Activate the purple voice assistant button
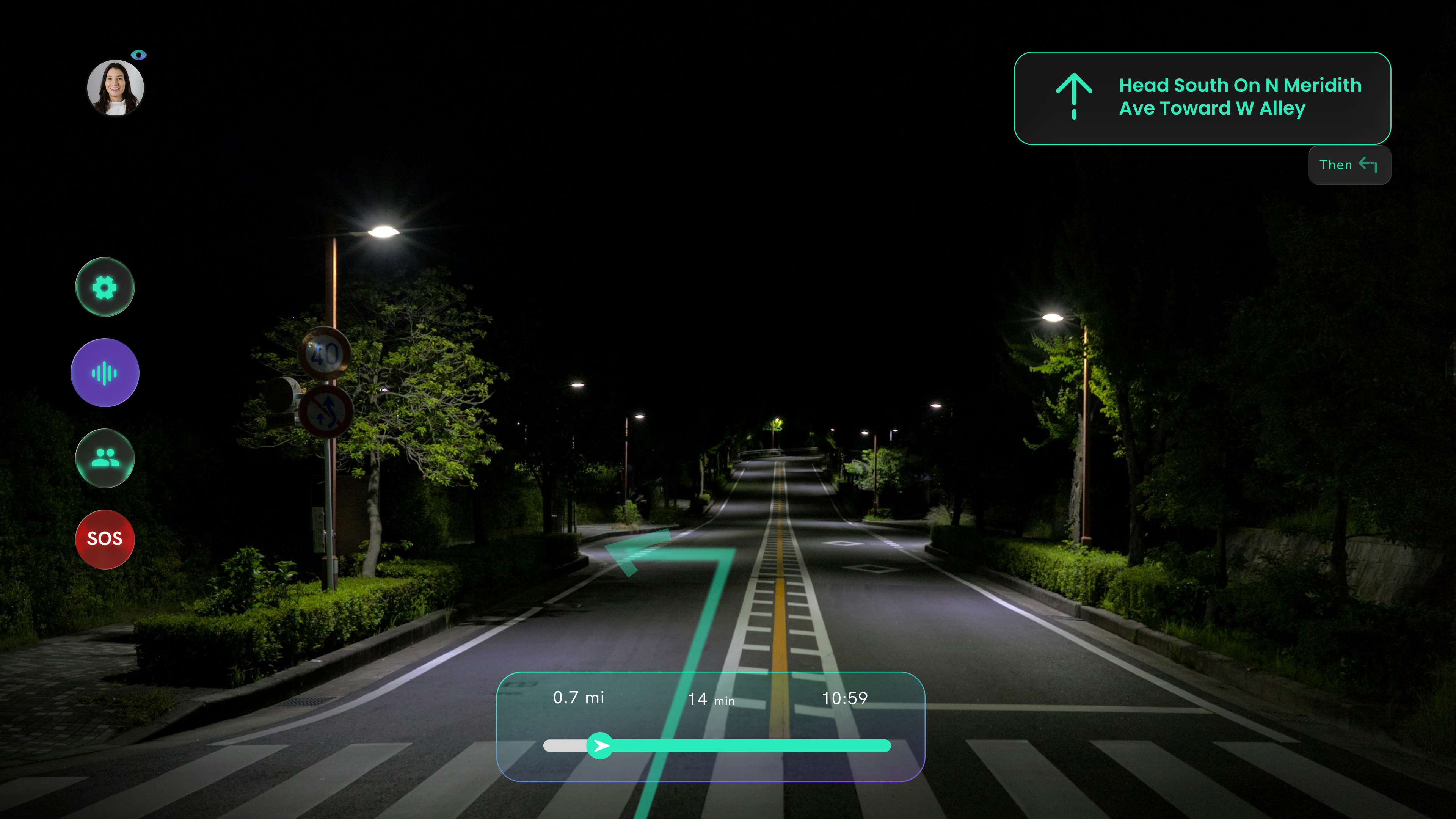Image resolution: width=1456 pixels, height=819 pixels. coord(105,373)
